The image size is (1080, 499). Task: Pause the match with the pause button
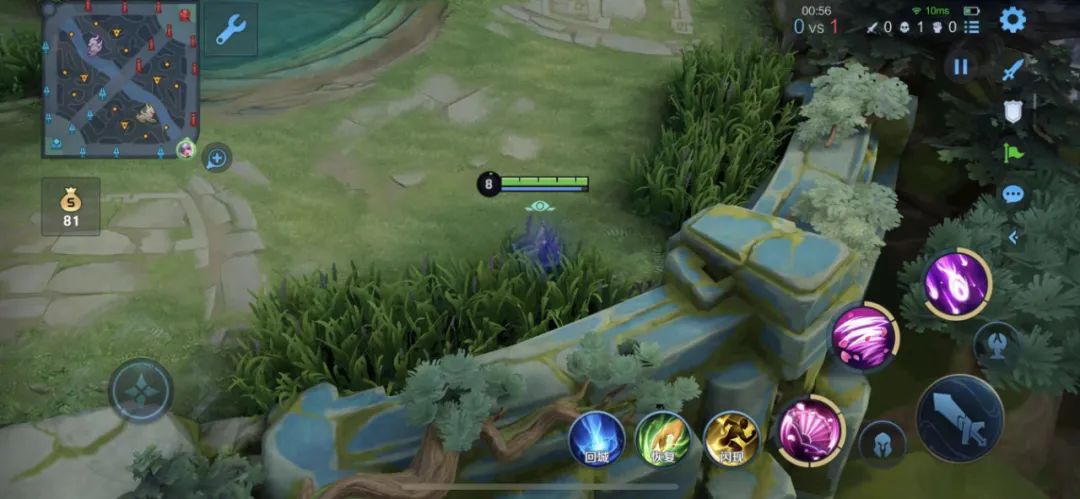point(961,67)
